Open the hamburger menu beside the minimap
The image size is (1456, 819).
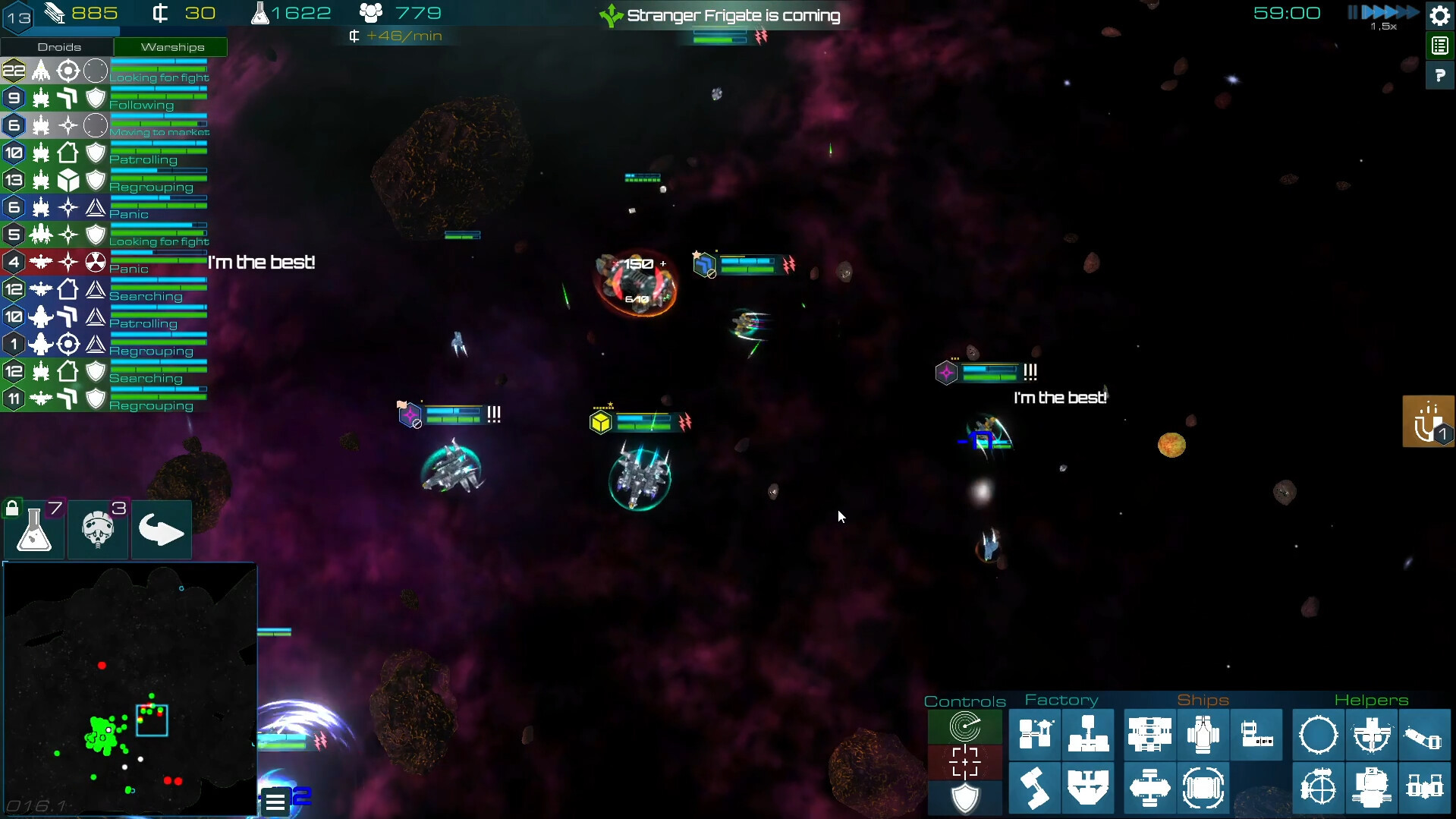coord(275,801)
